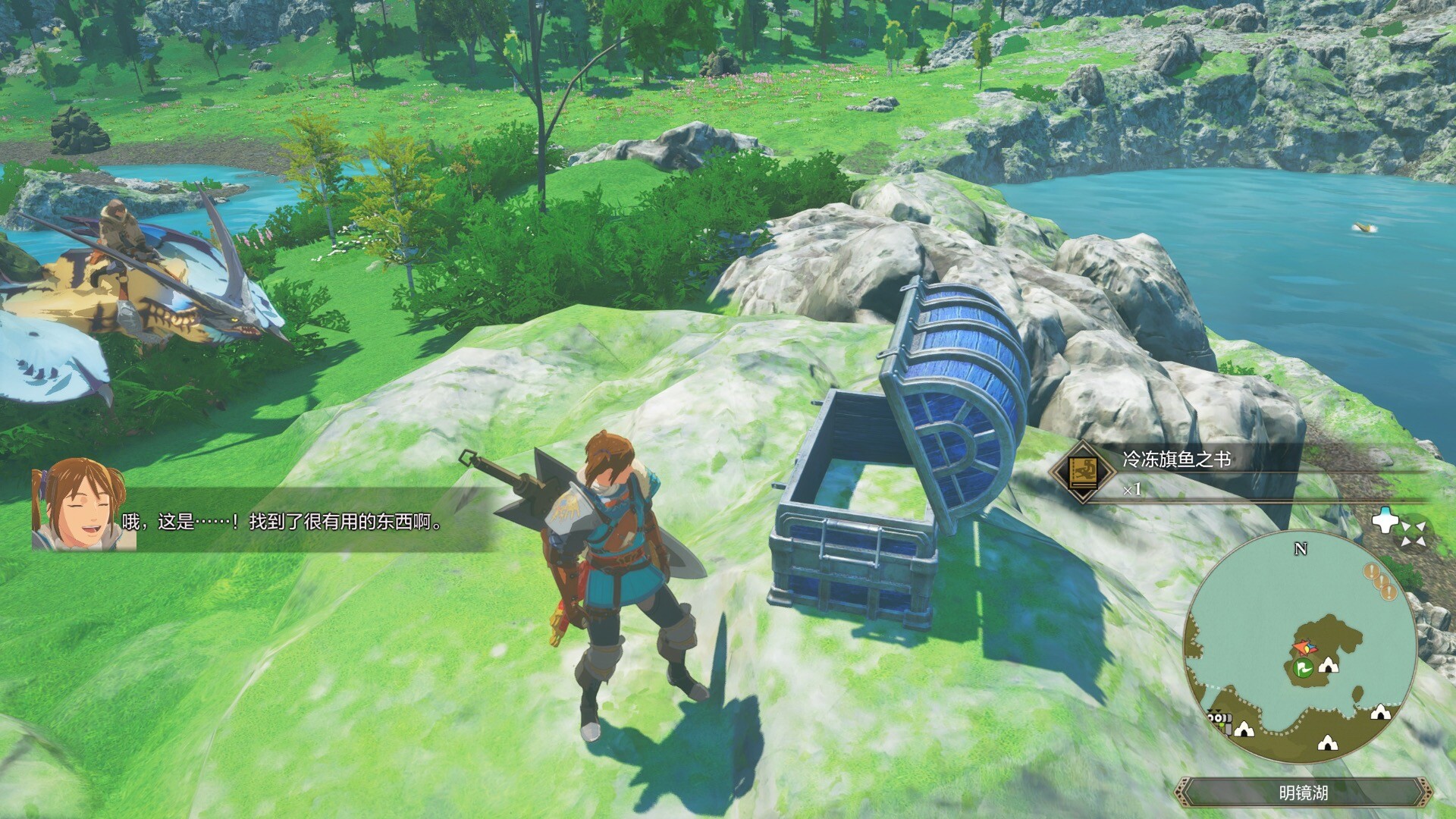
Task: Click the book icon of obtained item
Action: pos(1081,472)
